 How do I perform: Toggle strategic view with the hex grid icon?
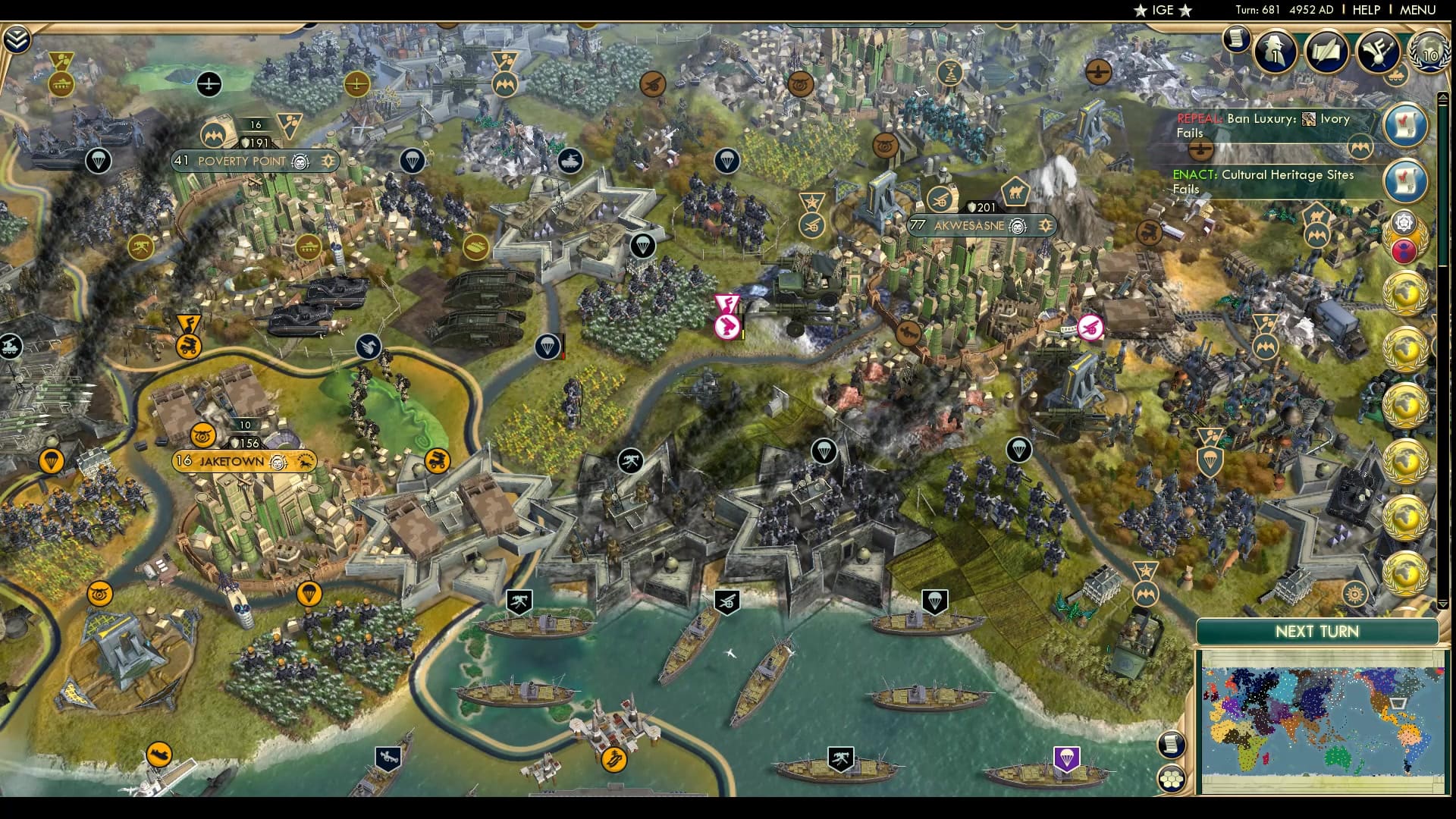tap(1172, 779)
